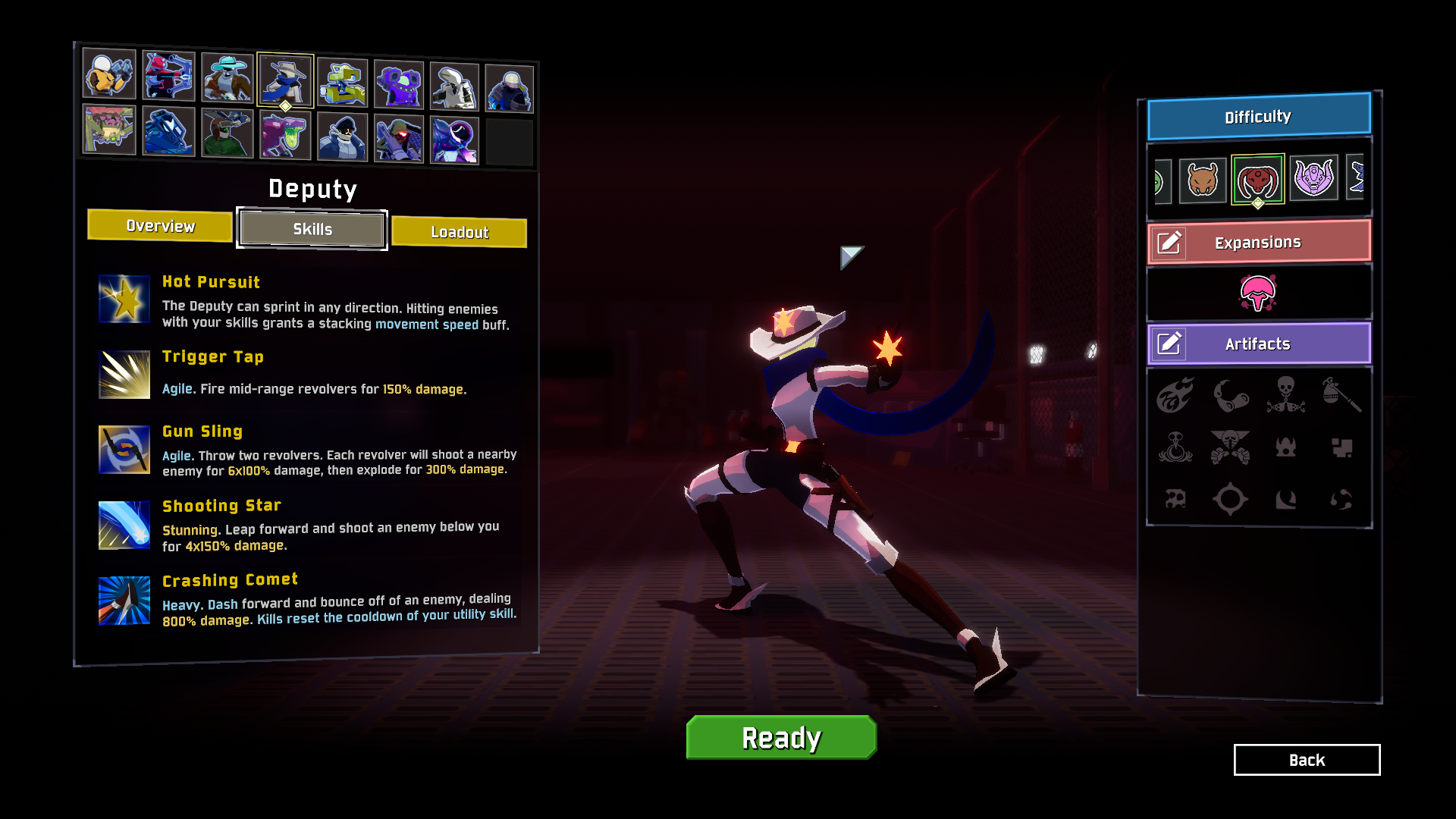Start the run with the Ready button
This screenshot has height=819, width=1456.
(781, 737)
